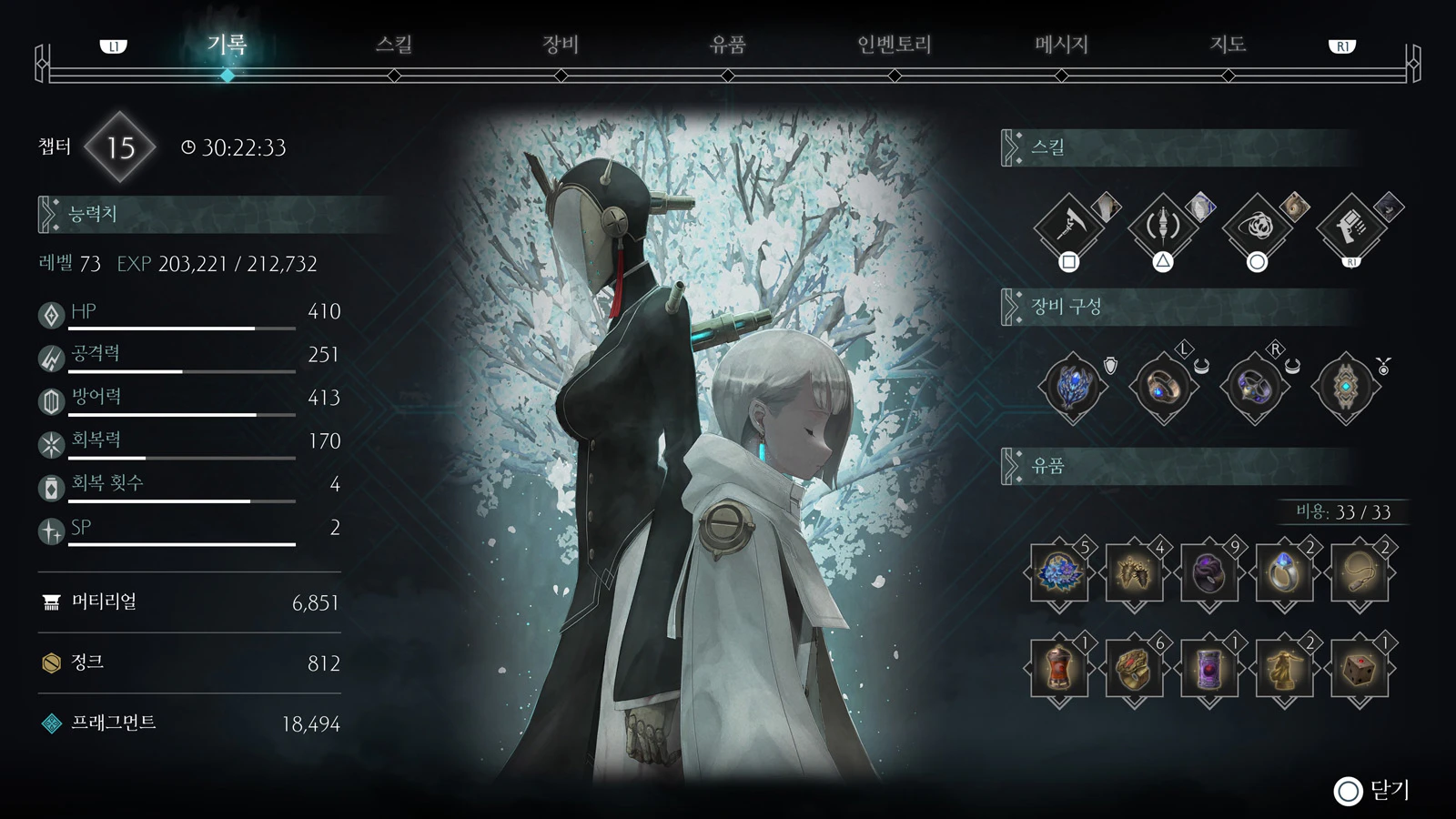Click the dice relic item icon

1360,671
